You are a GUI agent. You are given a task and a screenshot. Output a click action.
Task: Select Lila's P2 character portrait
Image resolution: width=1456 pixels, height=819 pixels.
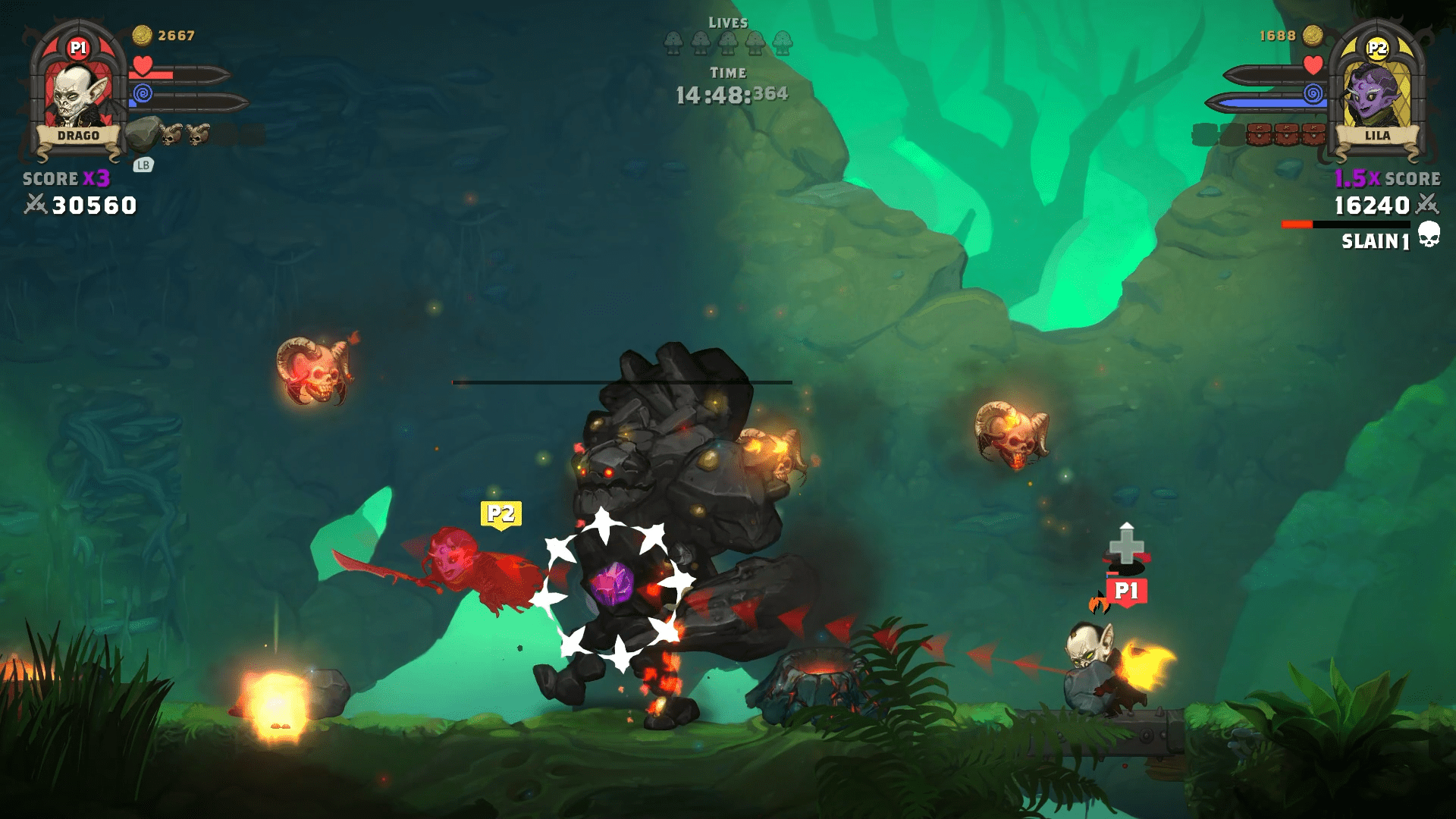tap(1376, 93)
